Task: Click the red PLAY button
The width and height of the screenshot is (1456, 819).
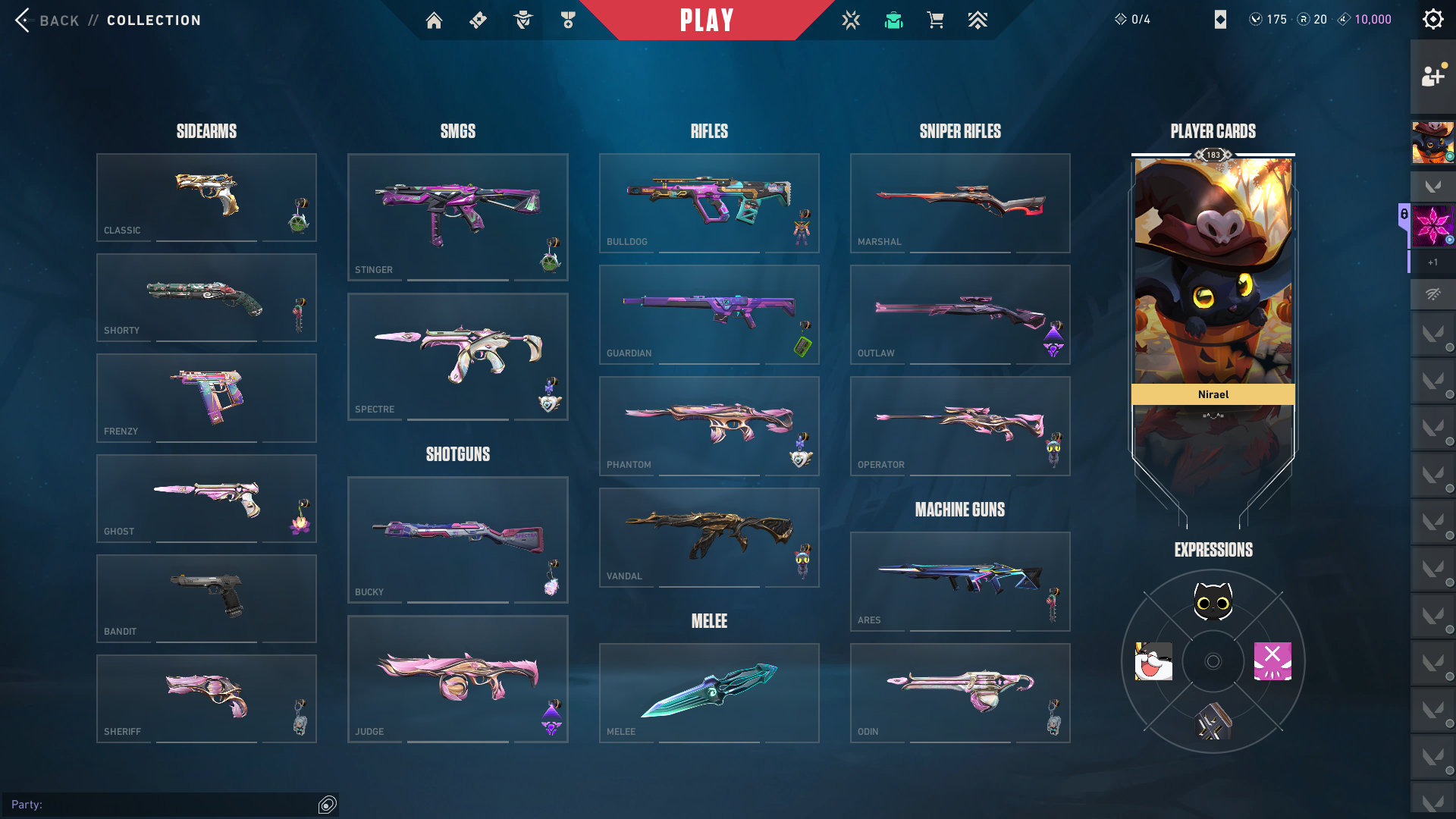Action: click(x=707, y=20)
